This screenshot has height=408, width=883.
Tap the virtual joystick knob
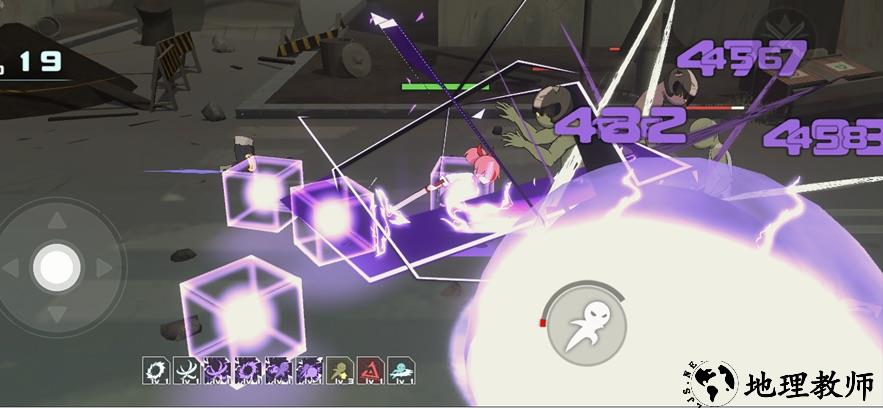point(57,266)
